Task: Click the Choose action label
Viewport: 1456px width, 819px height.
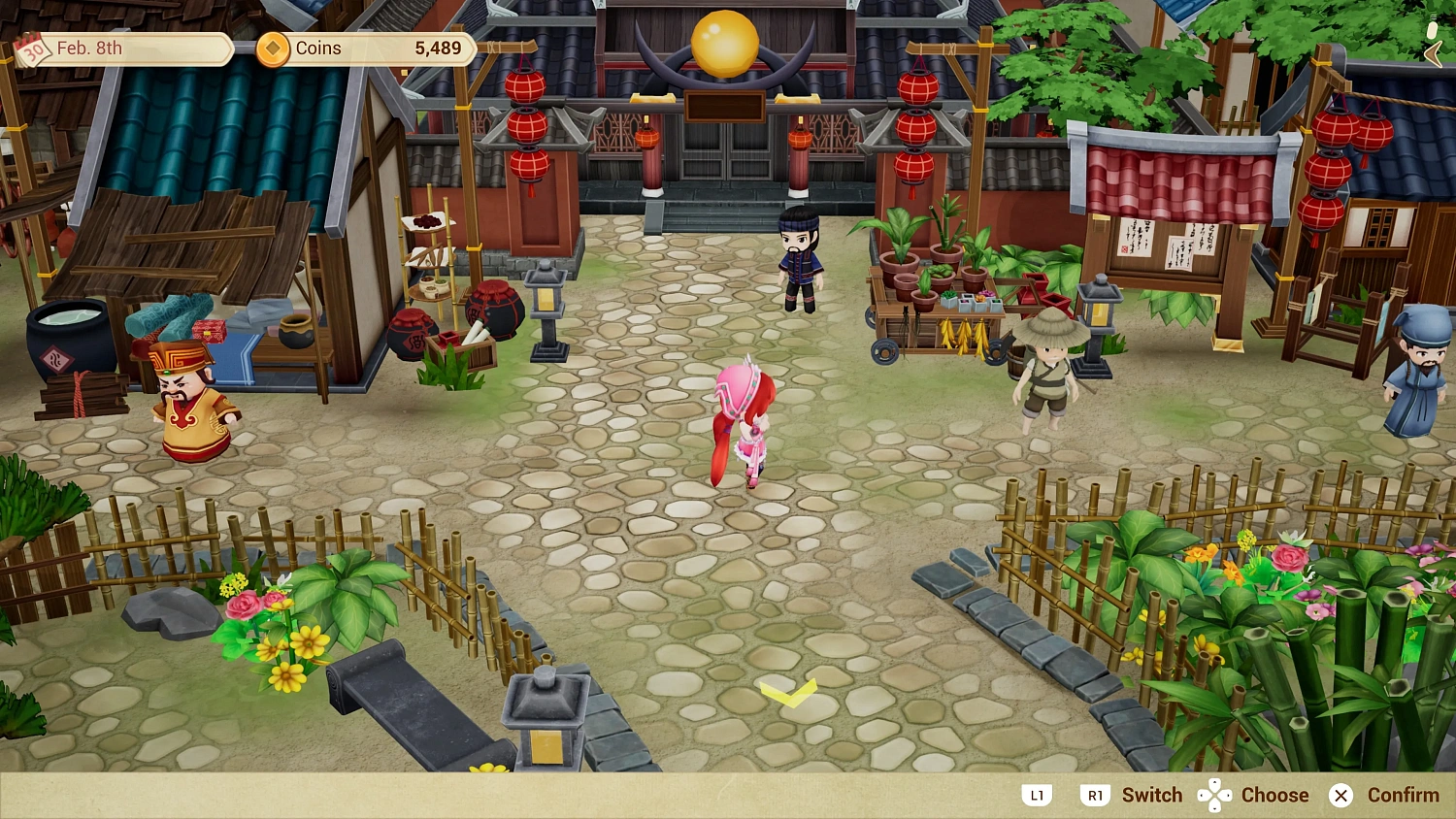Action: click(1274, 795)
